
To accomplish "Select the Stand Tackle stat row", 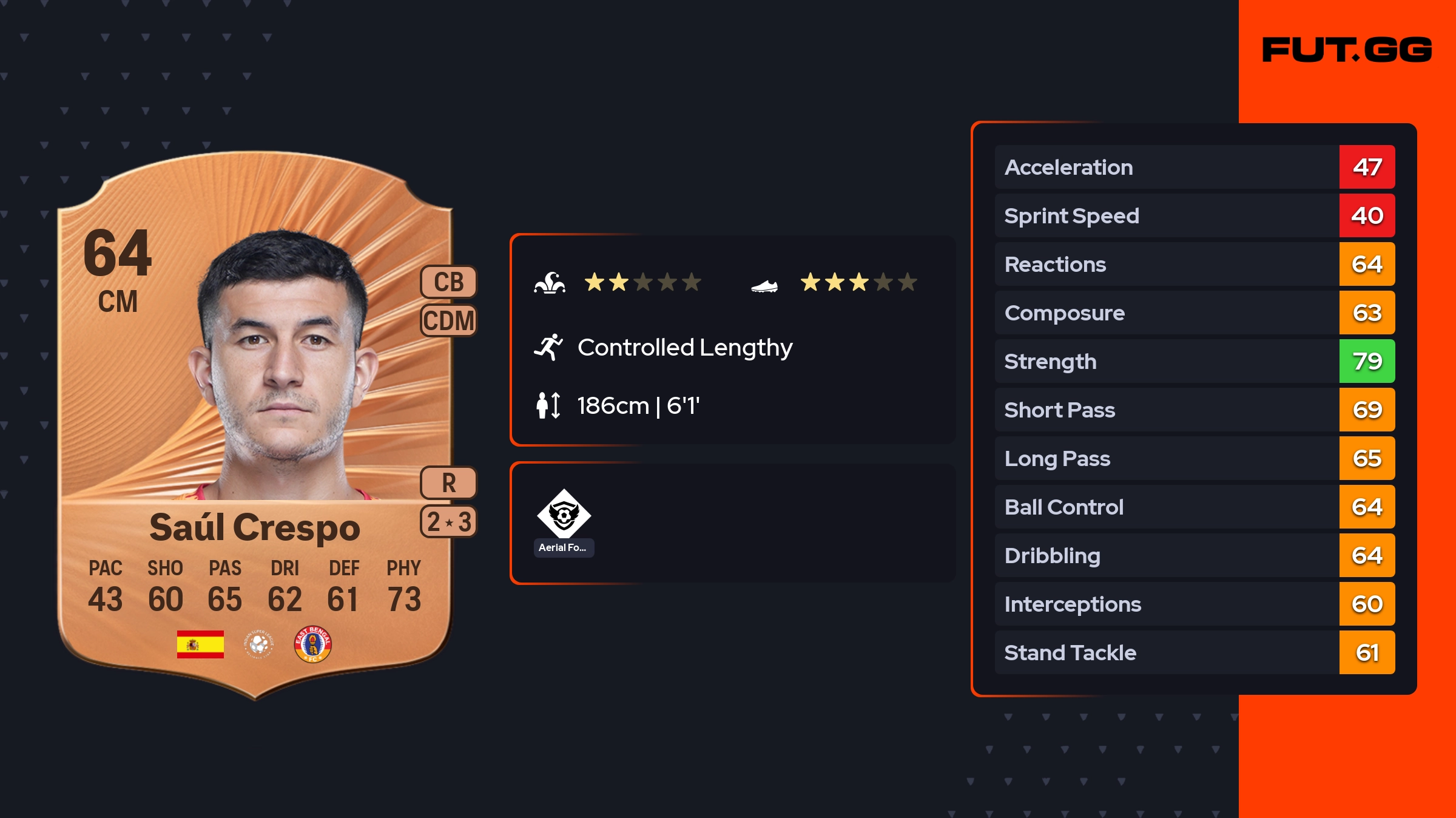I will click(x=1195, y=652).
